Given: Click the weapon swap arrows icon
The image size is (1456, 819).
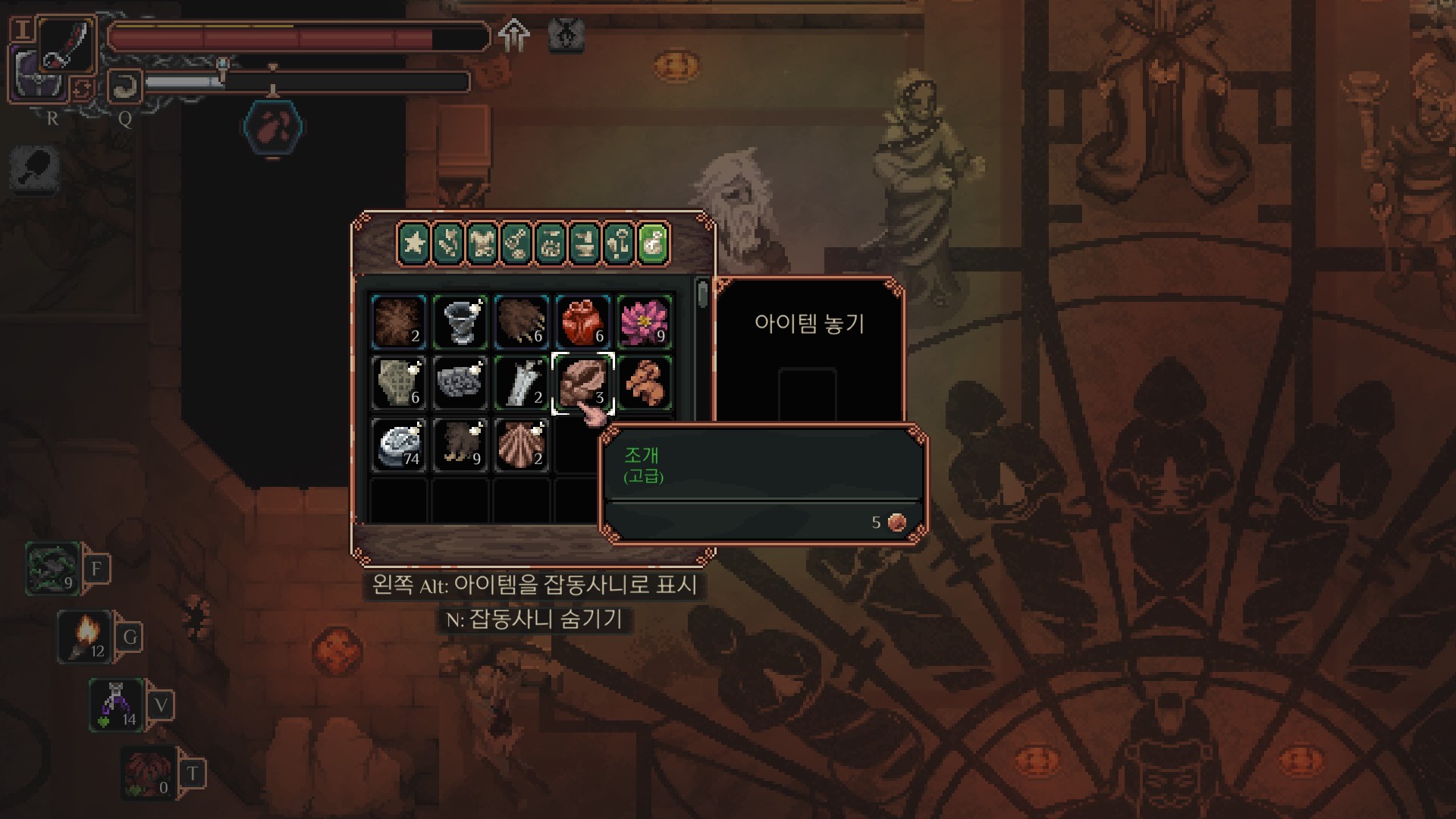Looking at the screenshot, I should point(82,89).
